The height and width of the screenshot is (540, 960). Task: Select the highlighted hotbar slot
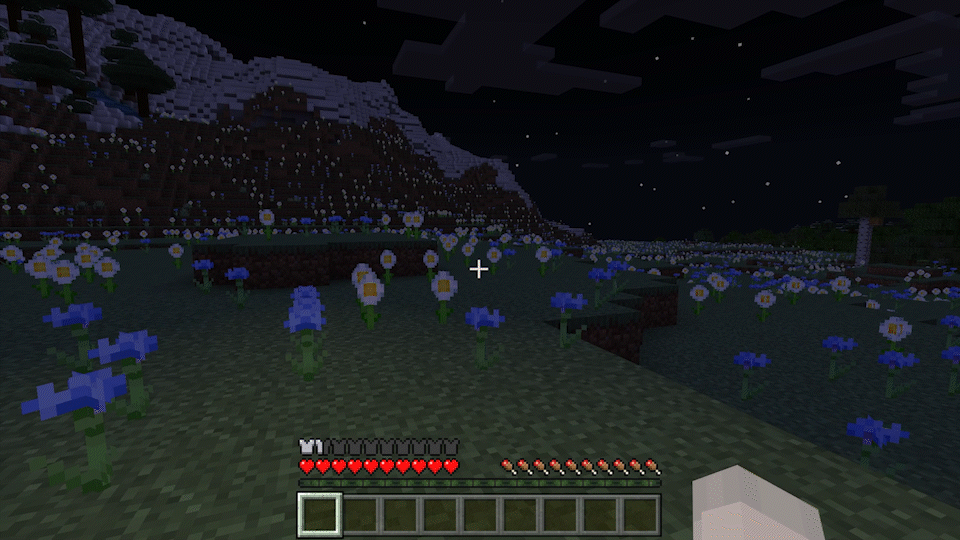click(x=320, y=514)
